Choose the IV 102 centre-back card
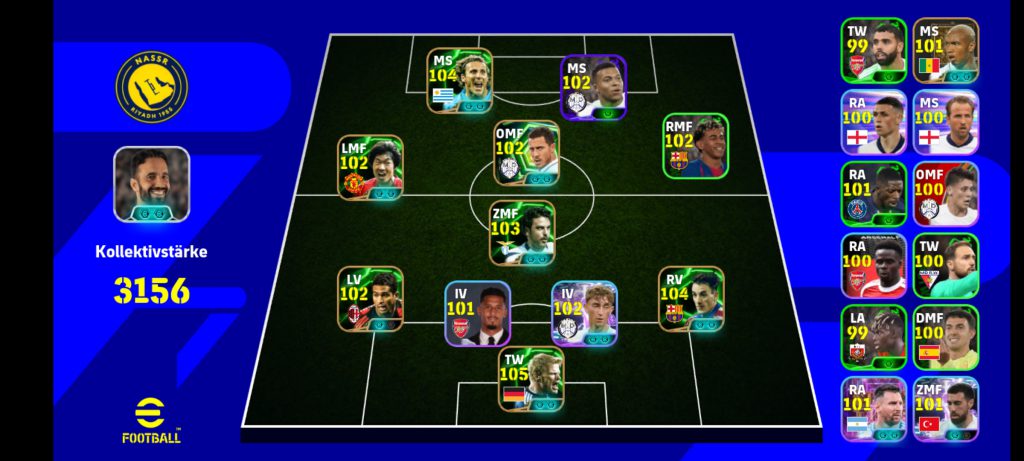 (x=584, y=313)
